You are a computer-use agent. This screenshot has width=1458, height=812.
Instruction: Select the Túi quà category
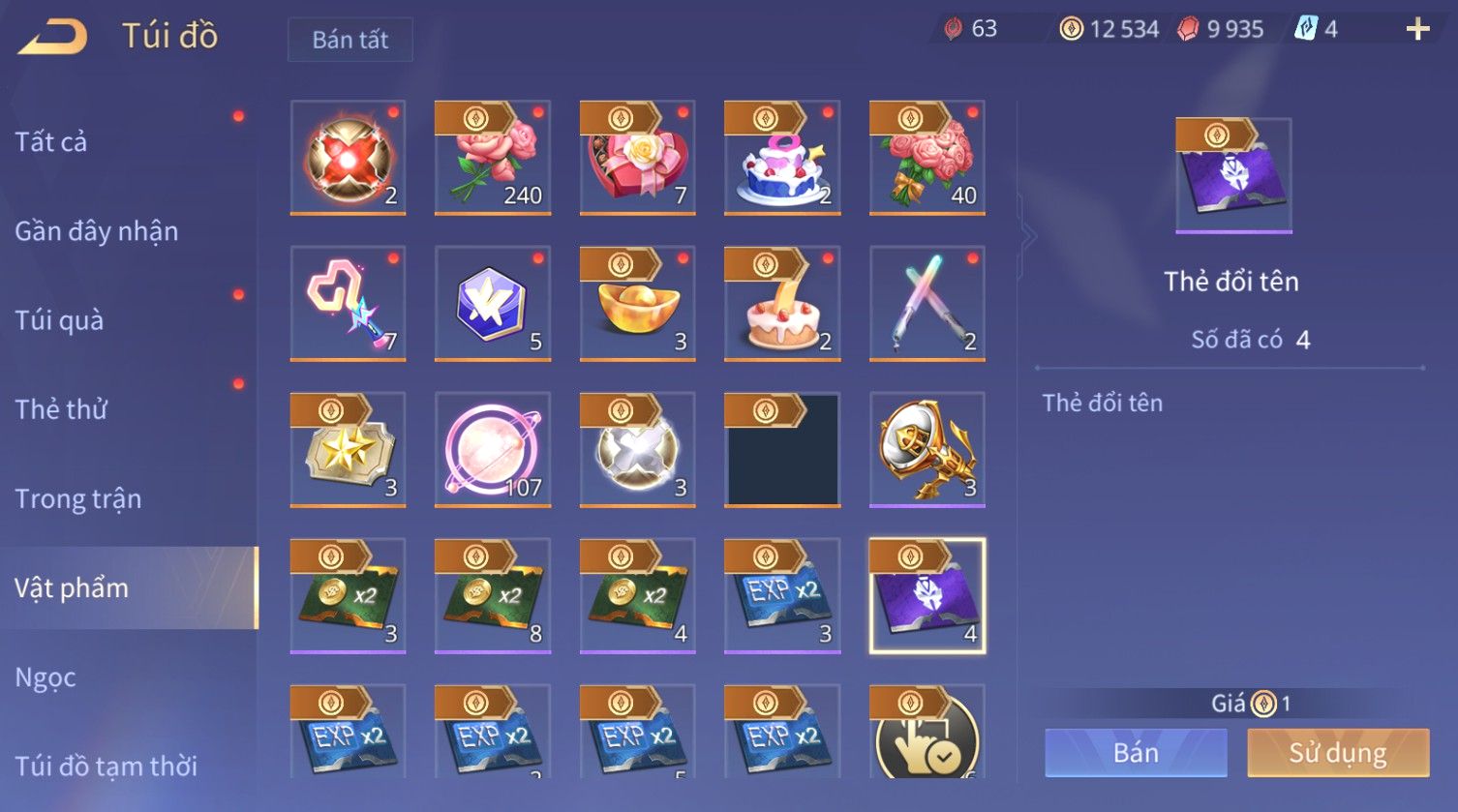pos(59,320)
